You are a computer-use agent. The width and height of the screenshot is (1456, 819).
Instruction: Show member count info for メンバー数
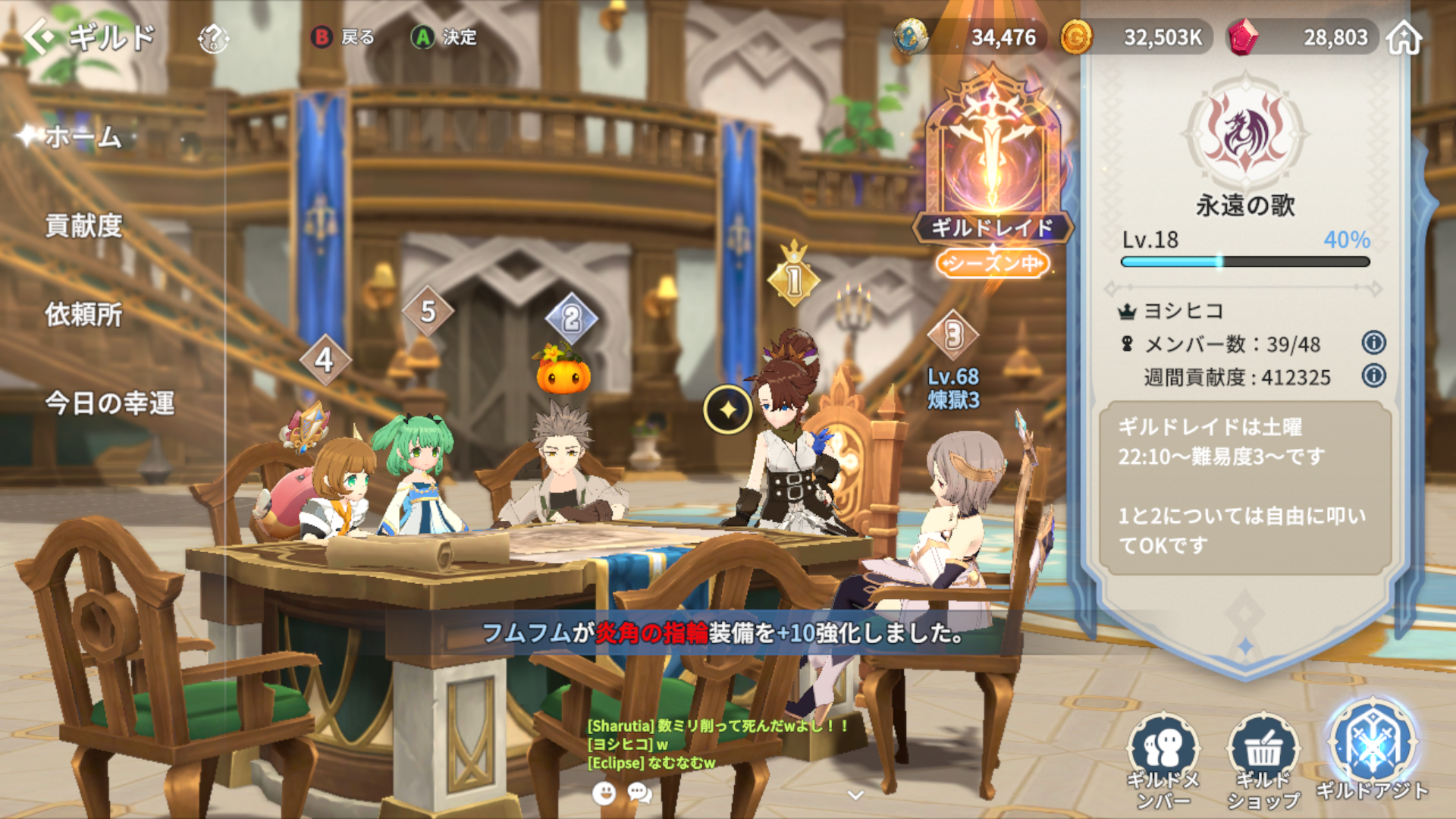(x=1373, y=343)
